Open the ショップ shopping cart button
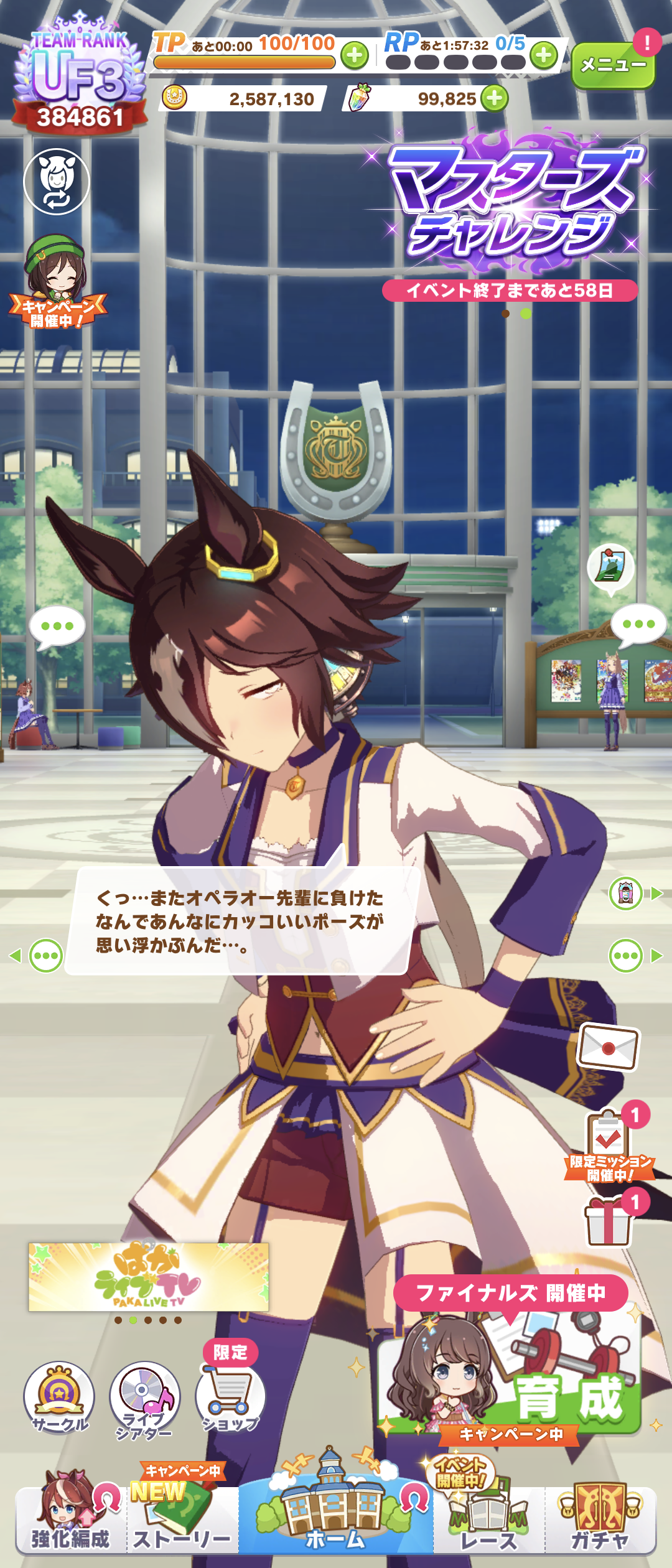 pos(230,1397)
